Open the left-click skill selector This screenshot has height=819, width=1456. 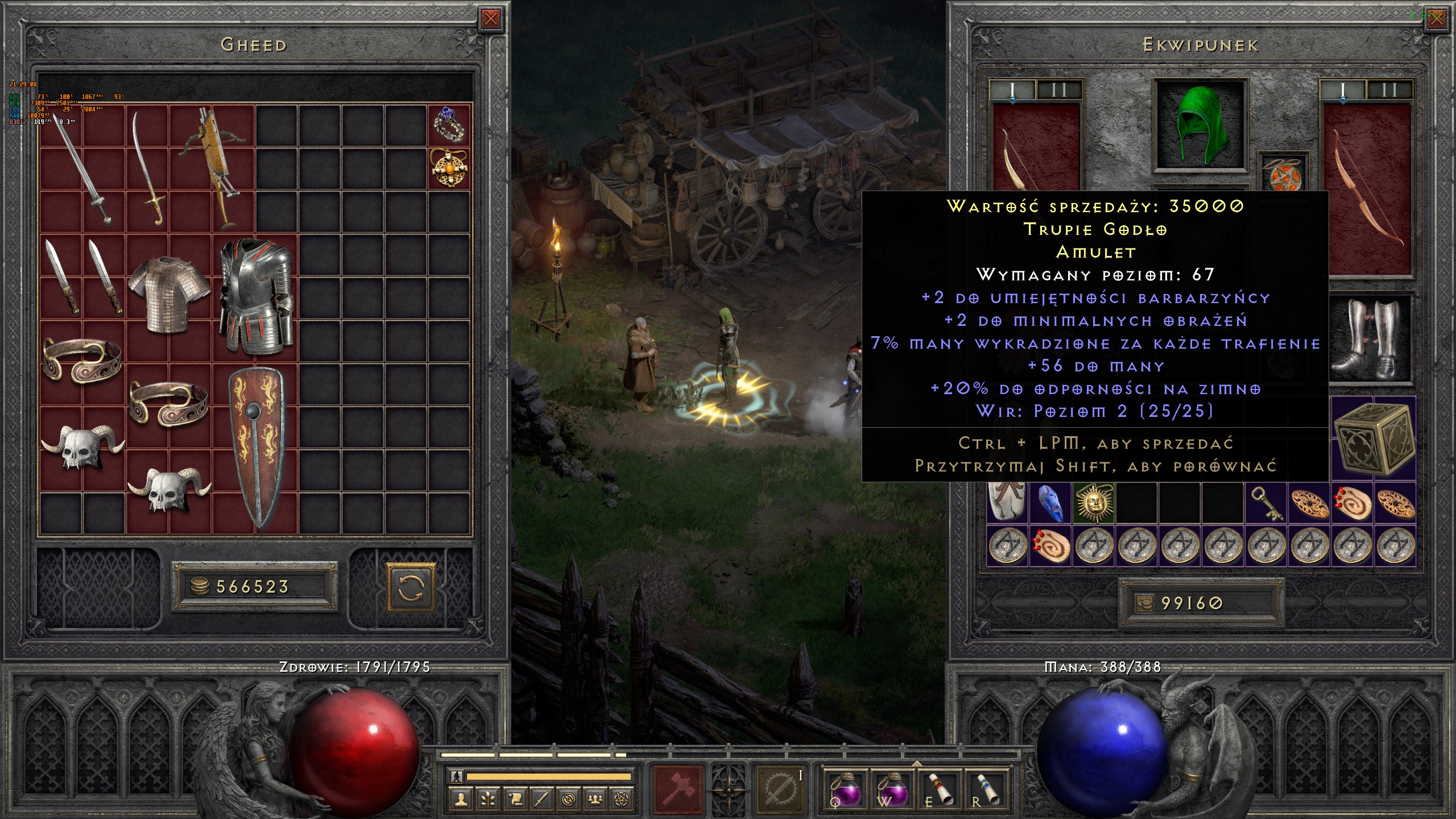point(679,789)
